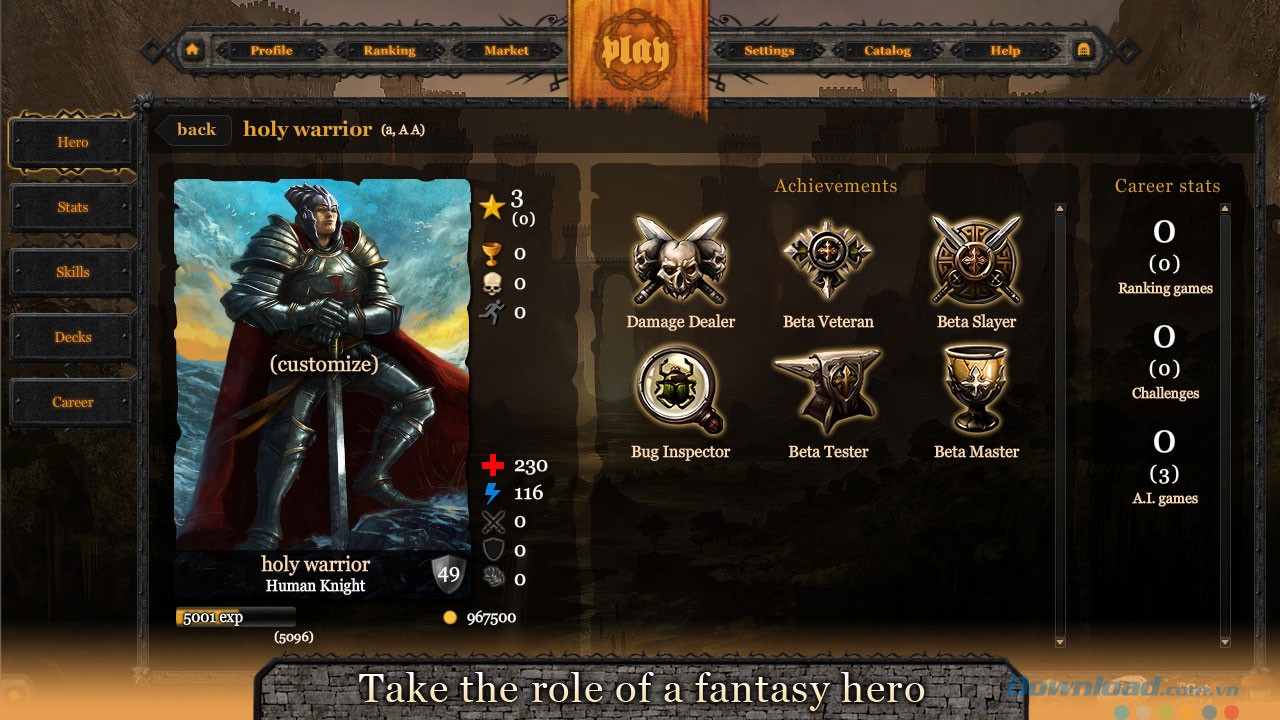Select the Beta Veteran achievement badge

(828, 258)
